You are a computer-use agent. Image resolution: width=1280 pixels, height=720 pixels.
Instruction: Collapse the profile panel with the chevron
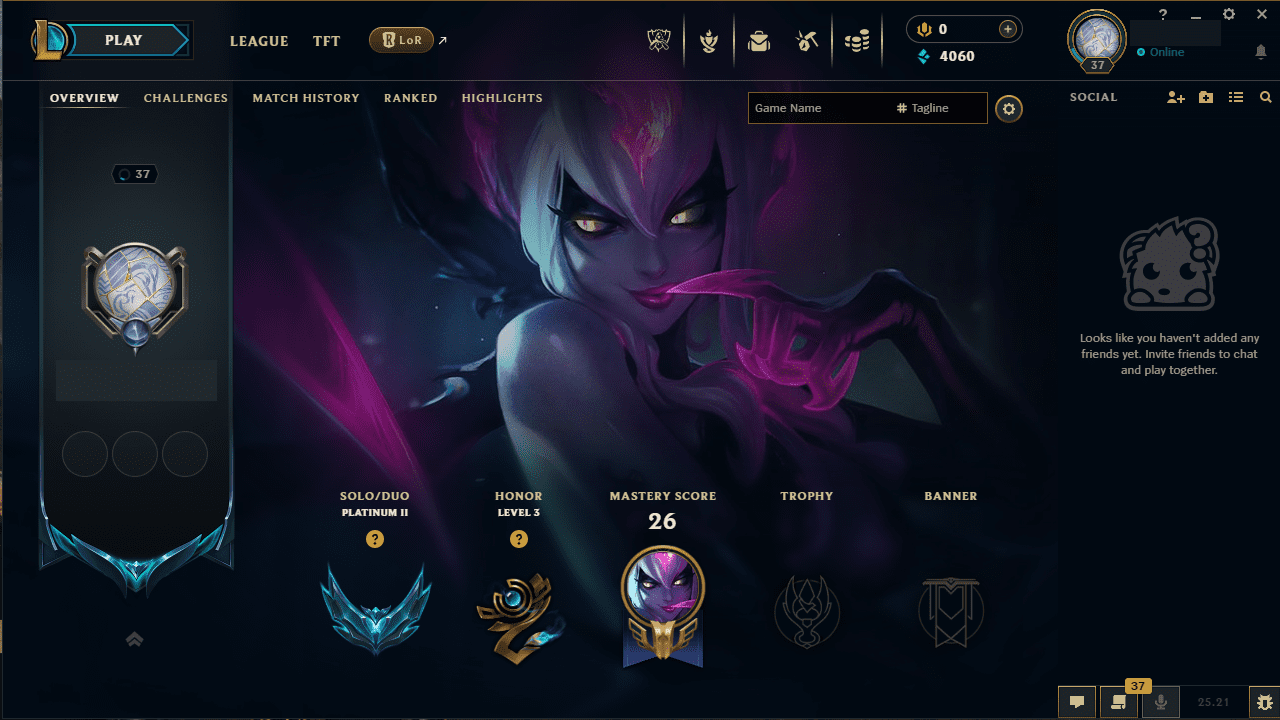tap(135, 639)
